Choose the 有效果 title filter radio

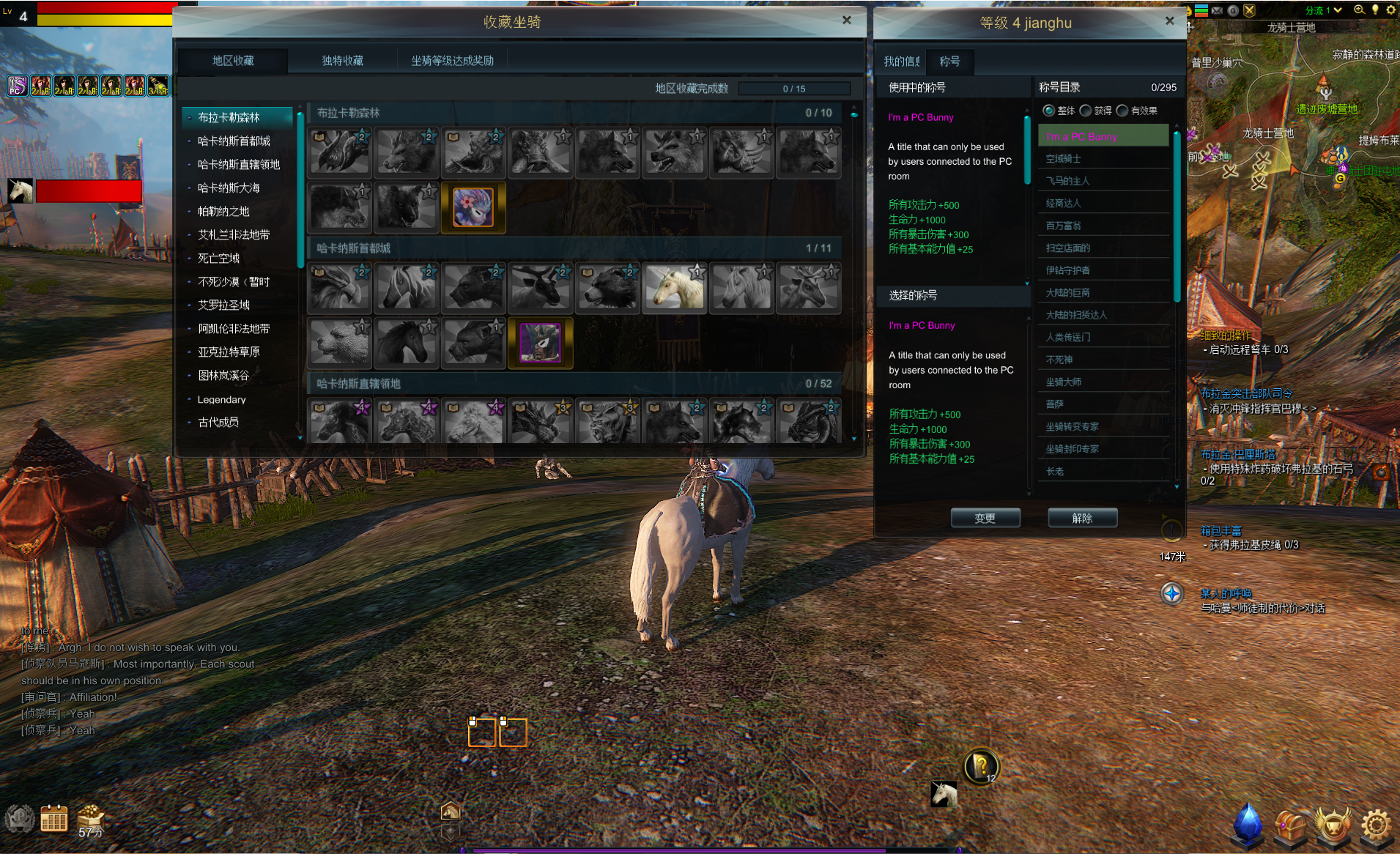pyautogui.click(x=1122, y=111)
